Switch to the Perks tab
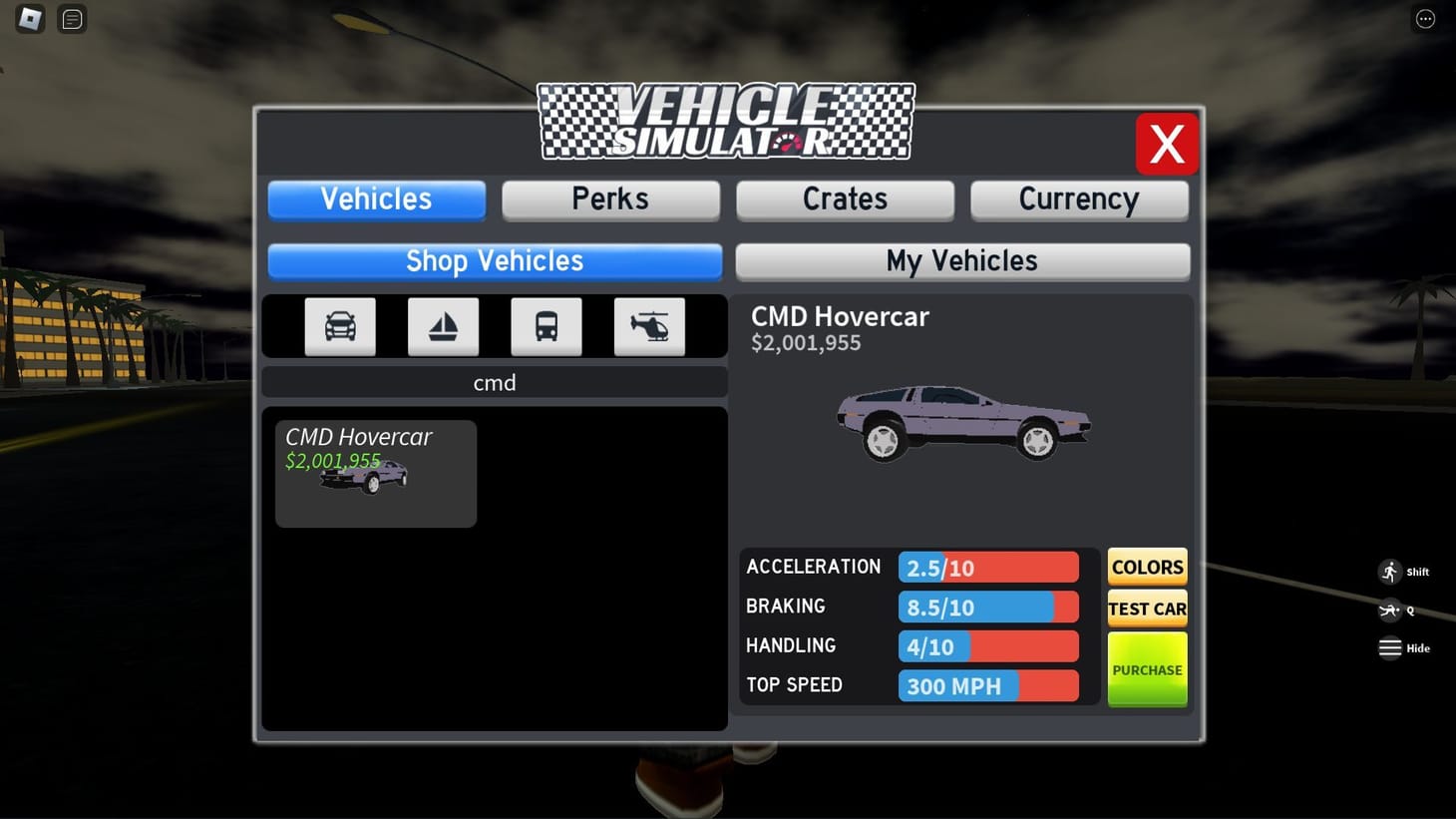This screenshot has height=819, width=1456. tap(610, 199)
